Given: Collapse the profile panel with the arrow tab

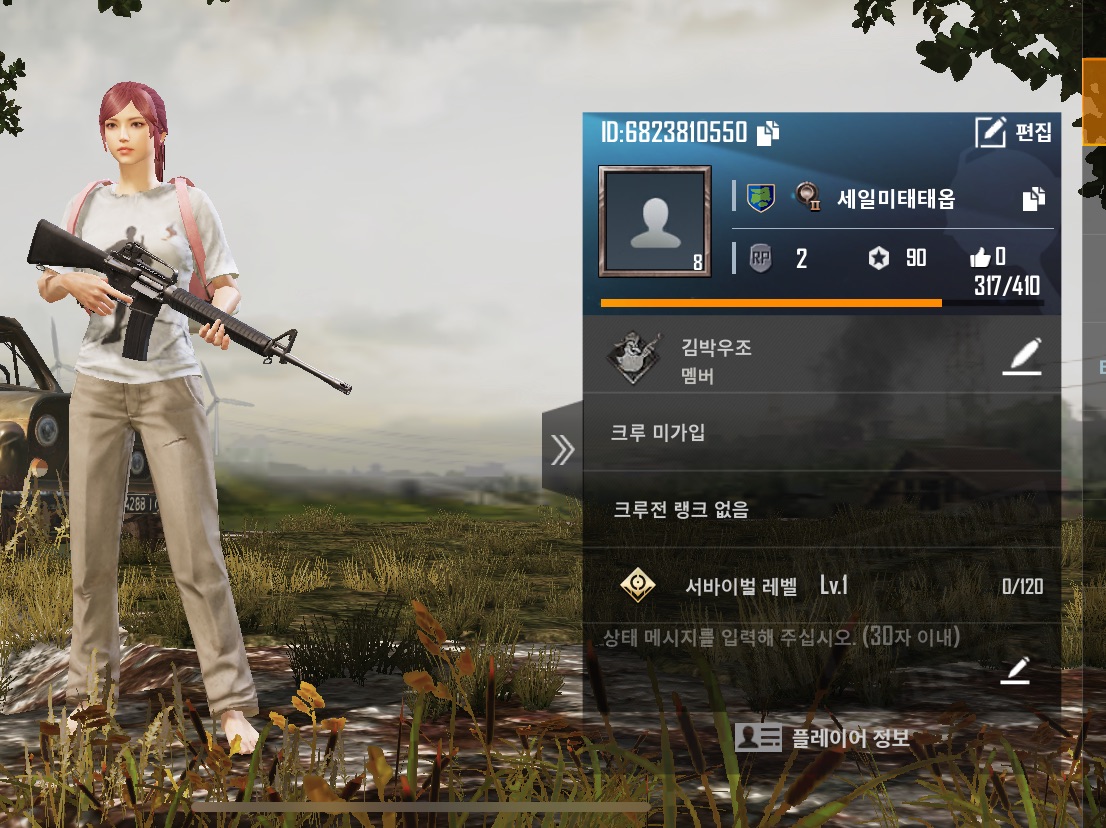Looking at the screenshot, I should point(562,450).
